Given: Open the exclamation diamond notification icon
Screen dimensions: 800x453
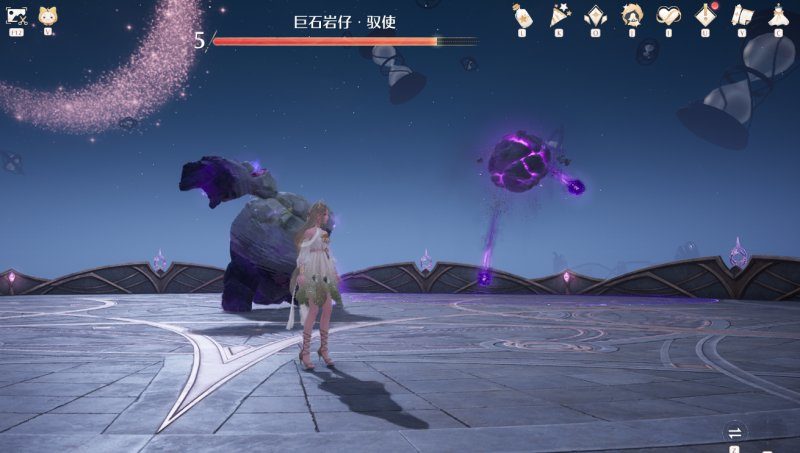Looking at the screenshot, I should coord(706,15).
